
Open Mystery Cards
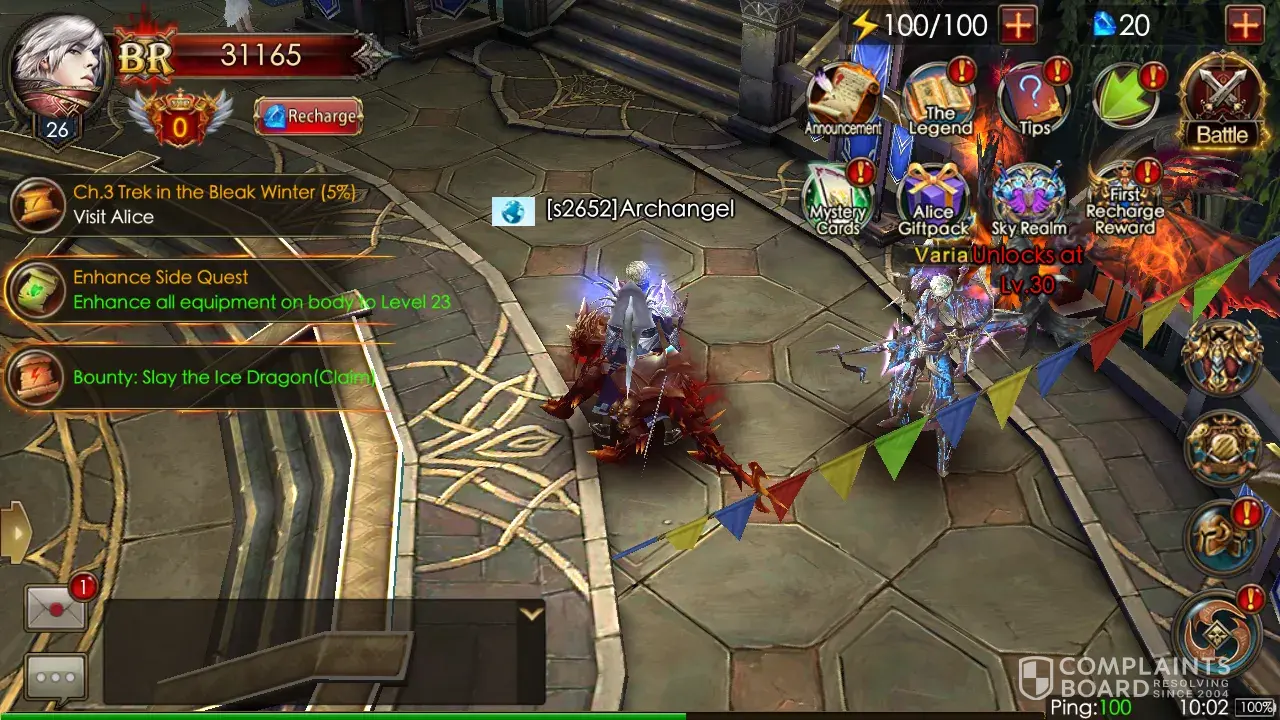[x=838, y=198]
